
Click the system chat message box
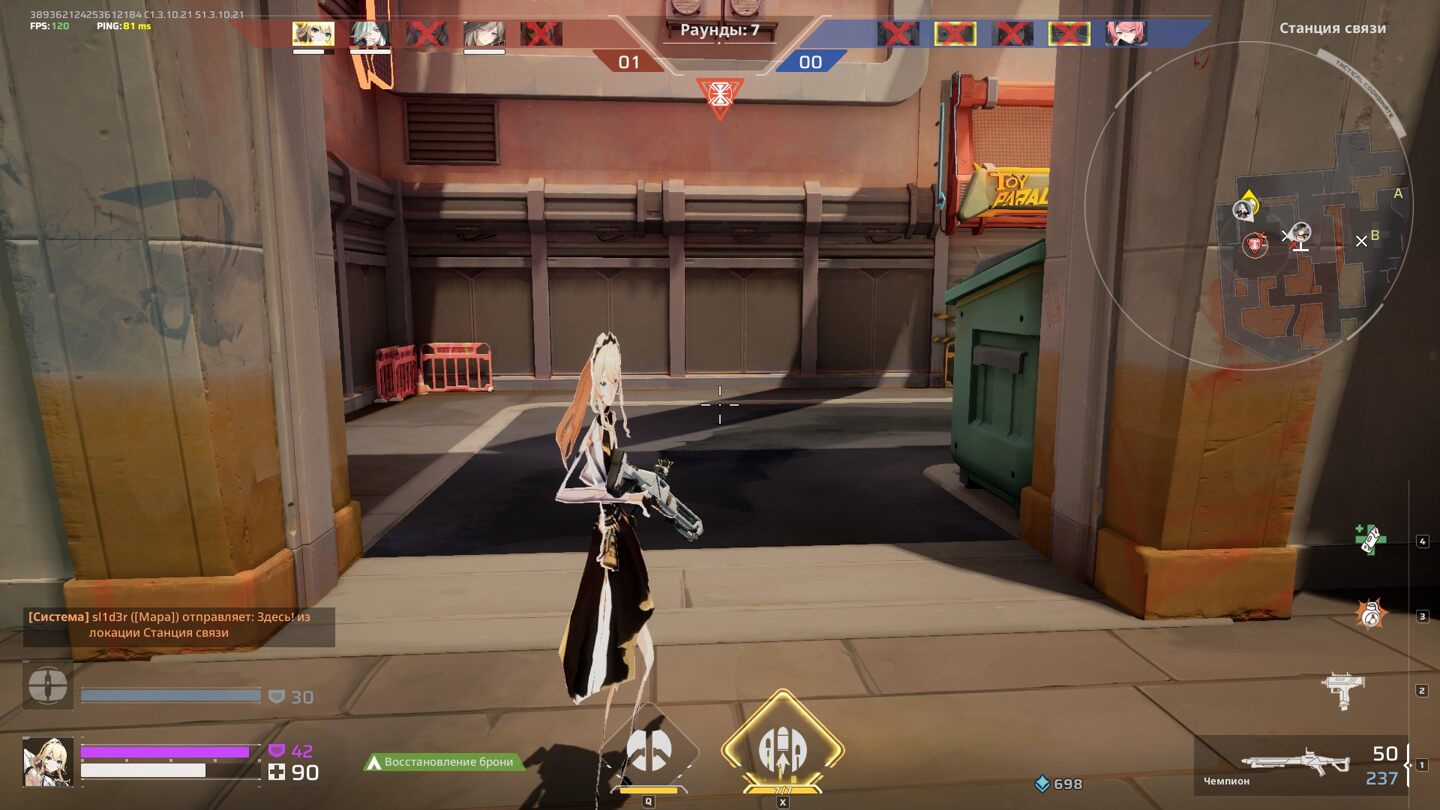point(179,625)
